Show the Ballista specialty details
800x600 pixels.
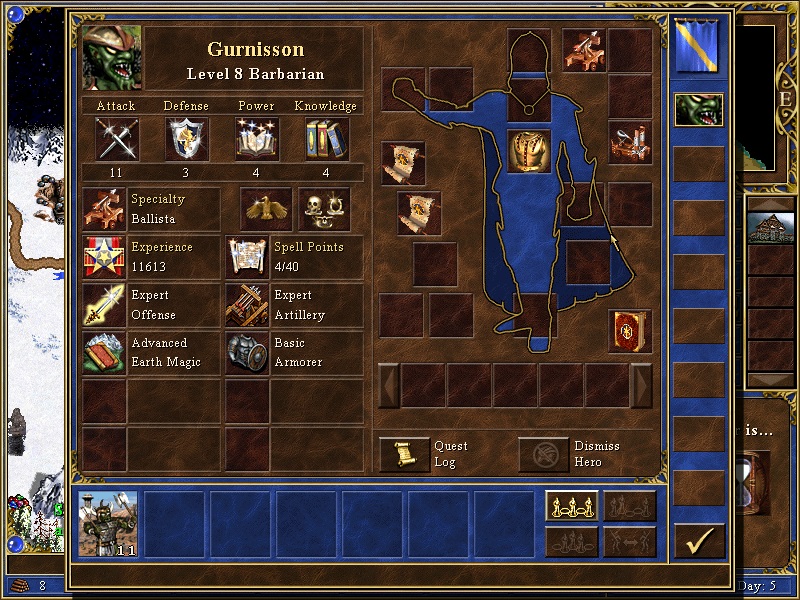click(x=104, y=209)
